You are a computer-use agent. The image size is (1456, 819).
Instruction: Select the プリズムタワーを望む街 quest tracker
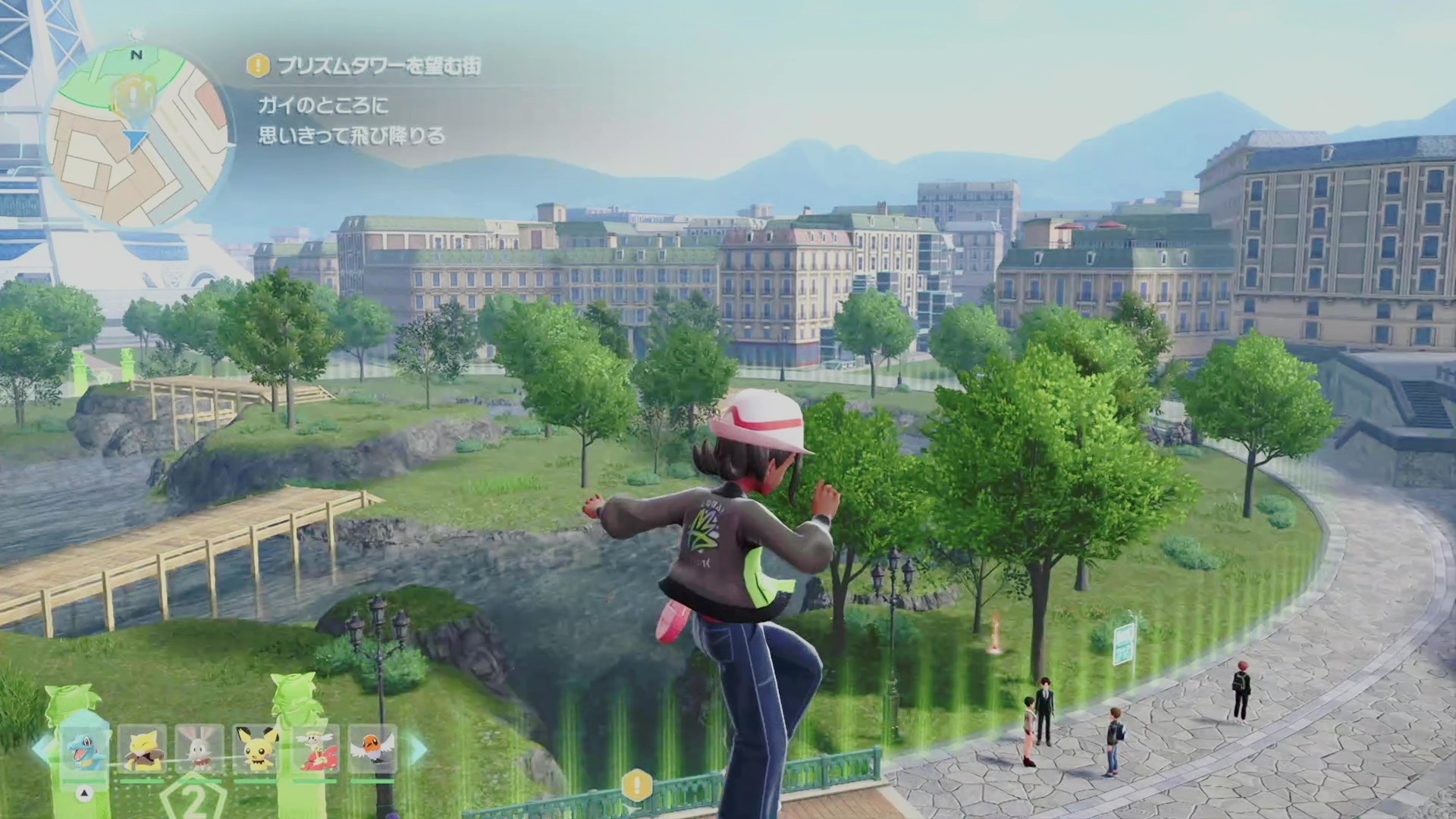tap(366, 67)
